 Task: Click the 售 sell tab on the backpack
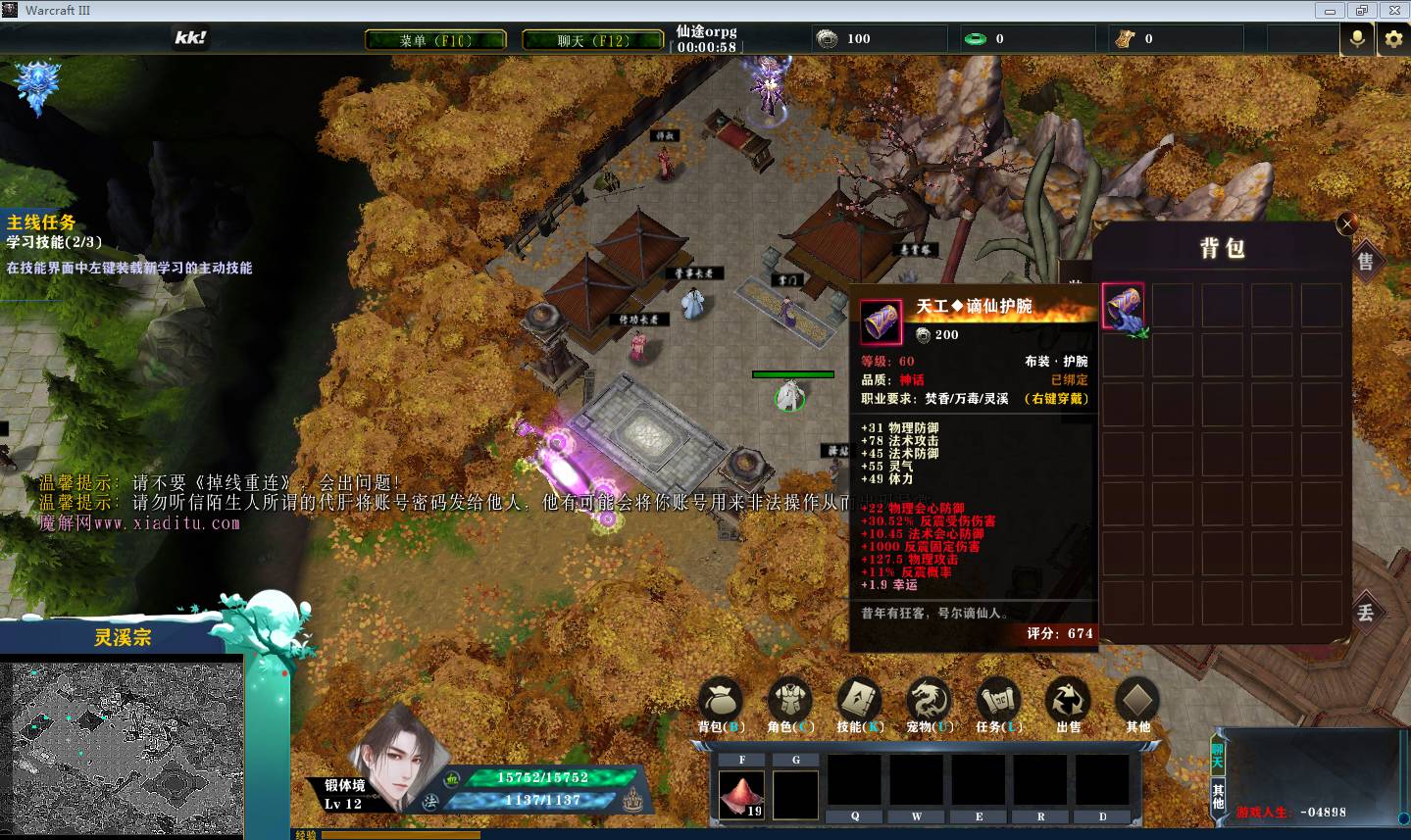tap(1365, 262)
